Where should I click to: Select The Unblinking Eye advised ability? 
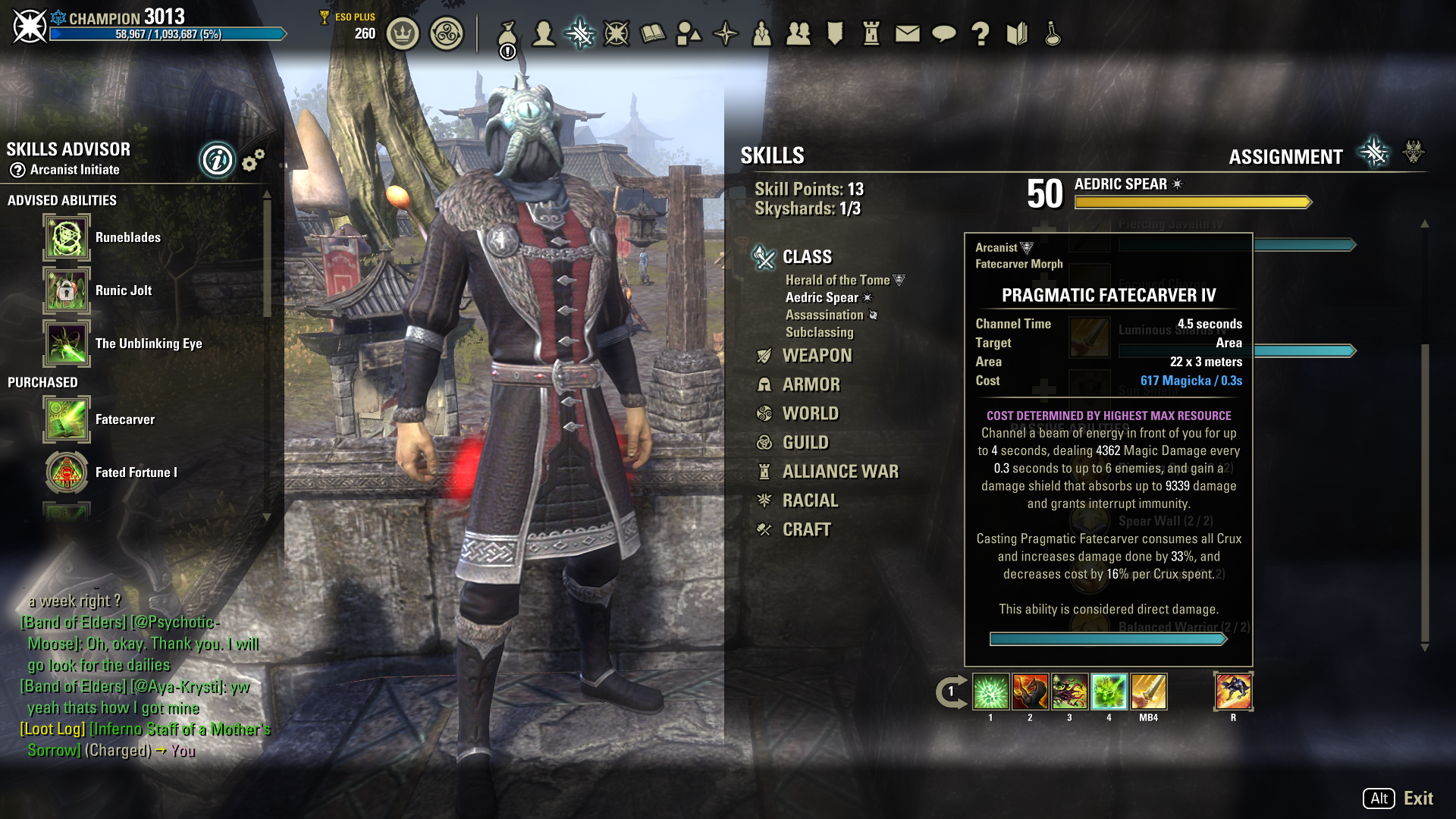(x=67, y=344)
